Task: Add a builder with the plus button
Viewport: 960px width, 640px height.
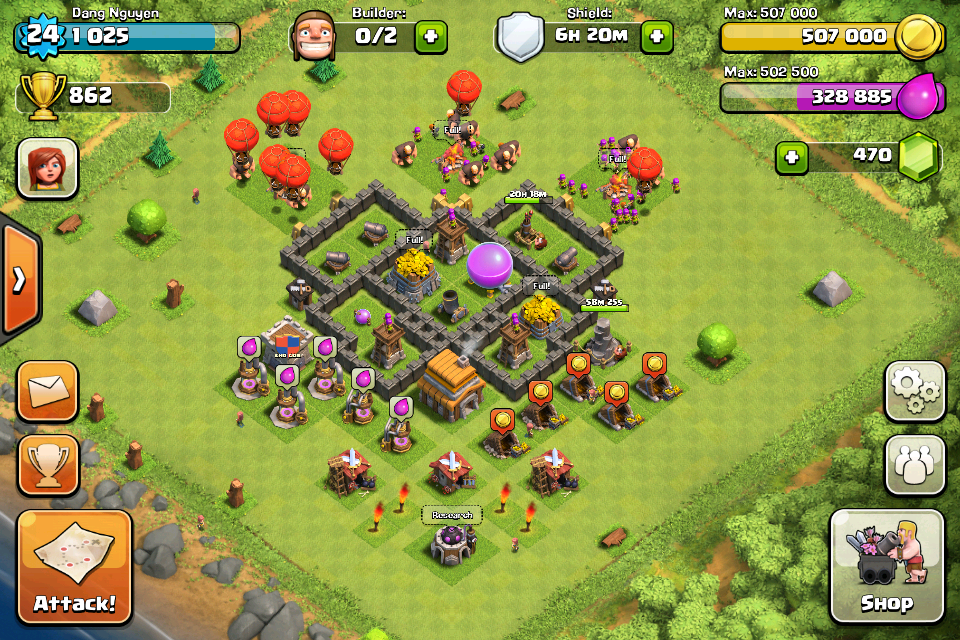Action: (x=431, y=37)
